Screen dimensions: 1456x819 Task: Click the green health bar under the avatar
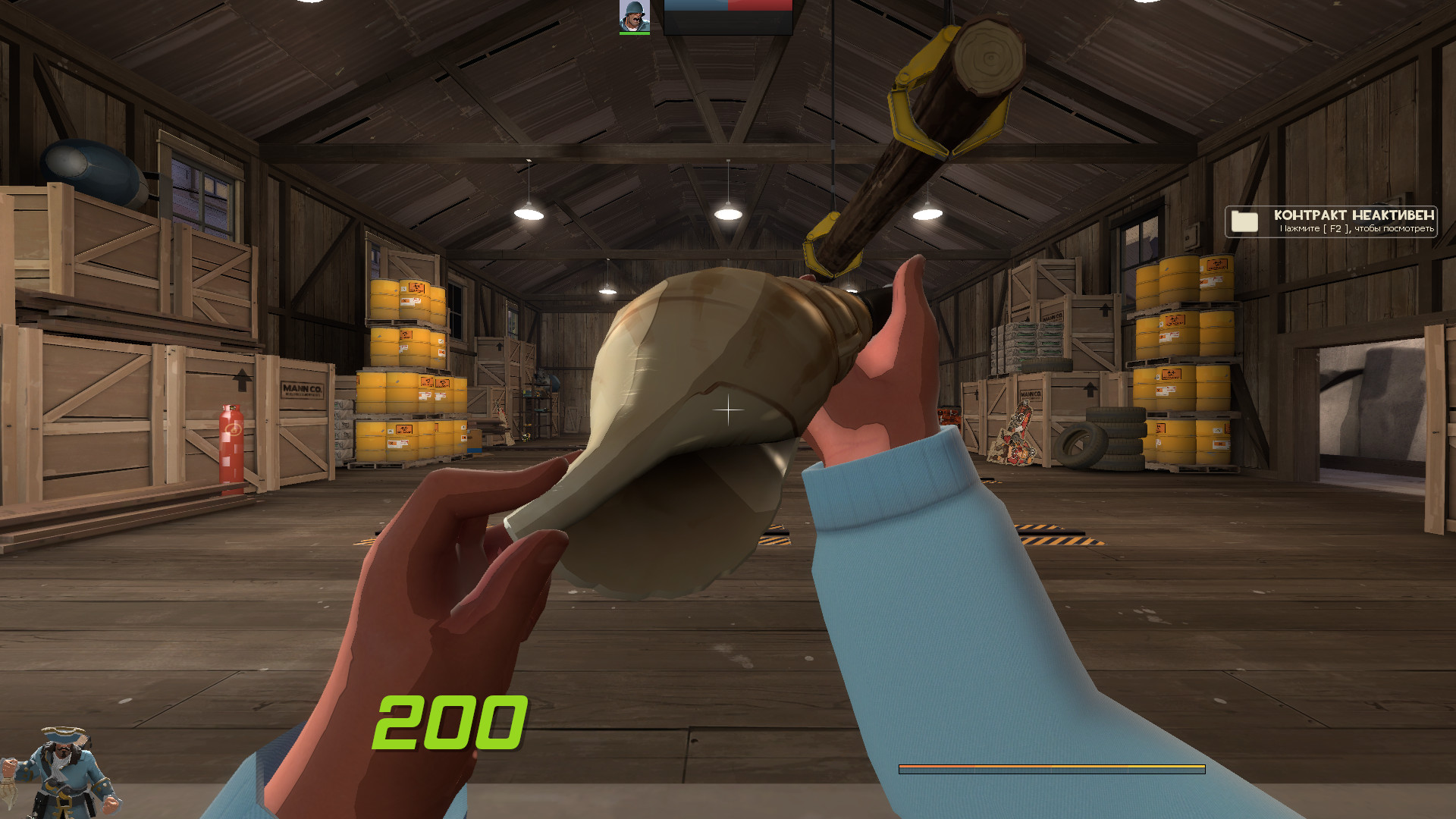click(x=634, y=33)
